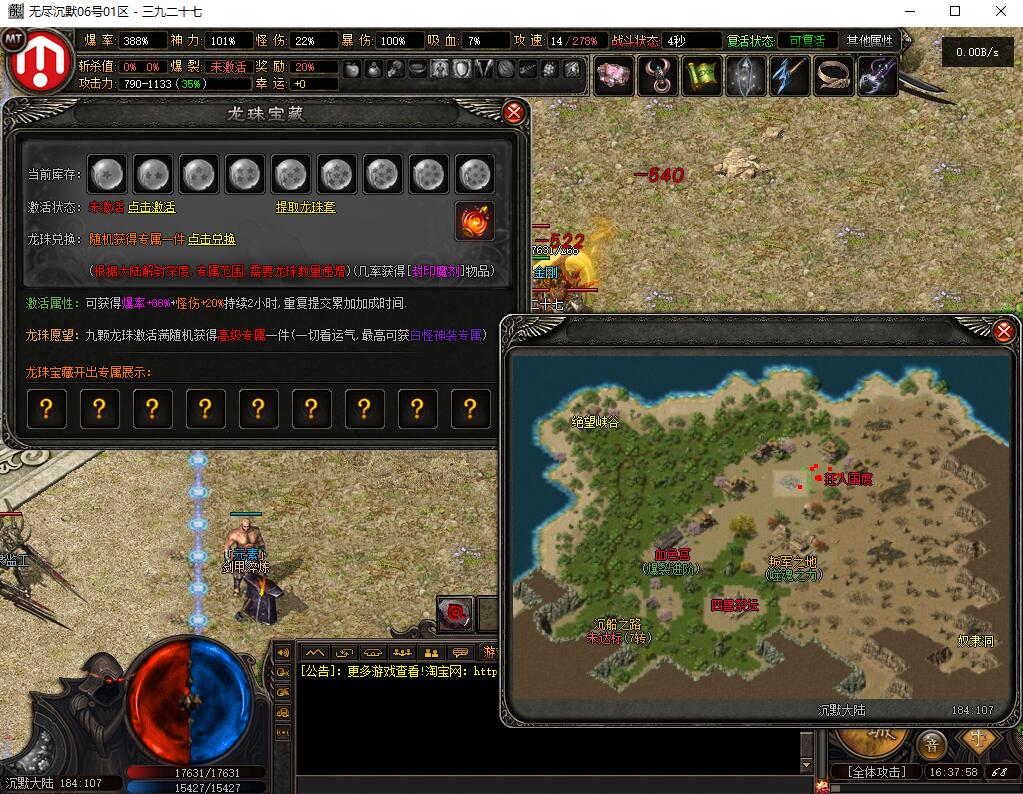Click the round 音 sound button
The width and height of the screenshot is (1023, 794).
tap(932, 744)
